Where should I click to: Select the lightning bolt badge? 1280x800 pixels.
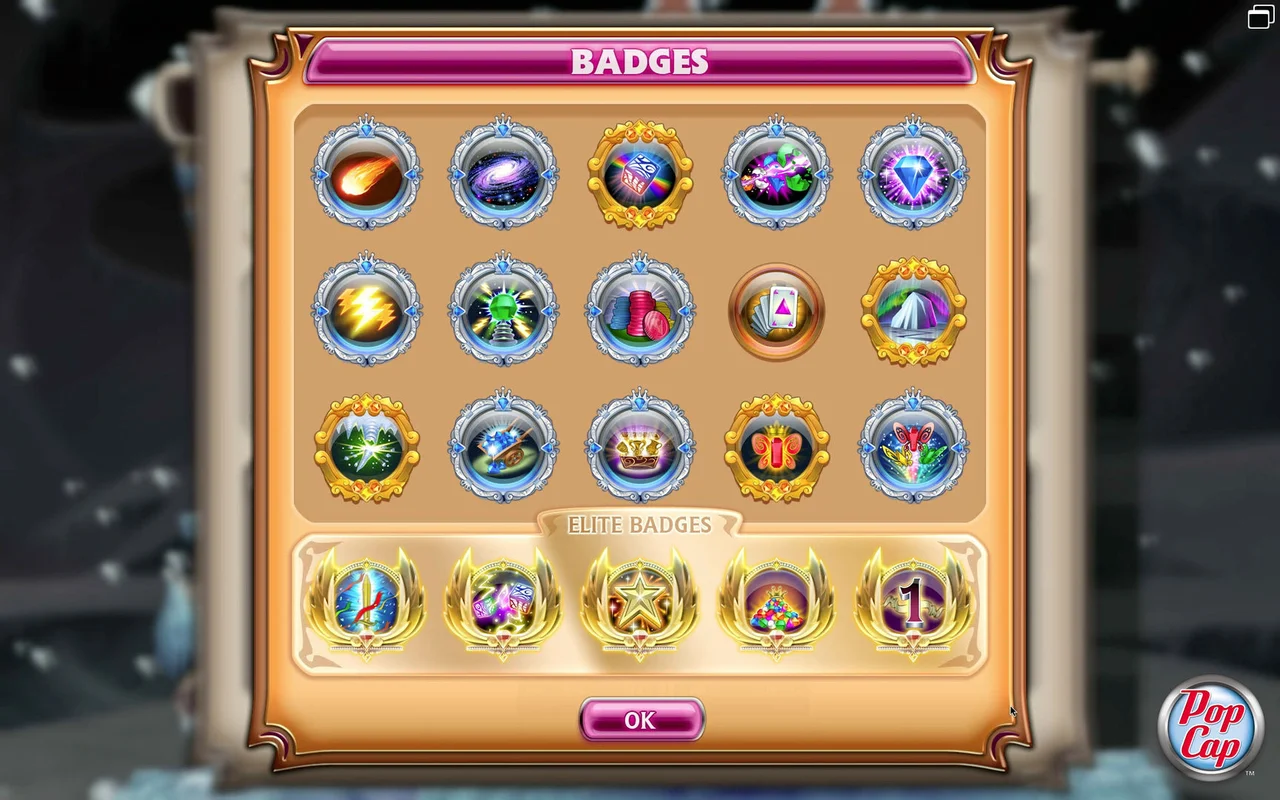(x=368, y=310)
